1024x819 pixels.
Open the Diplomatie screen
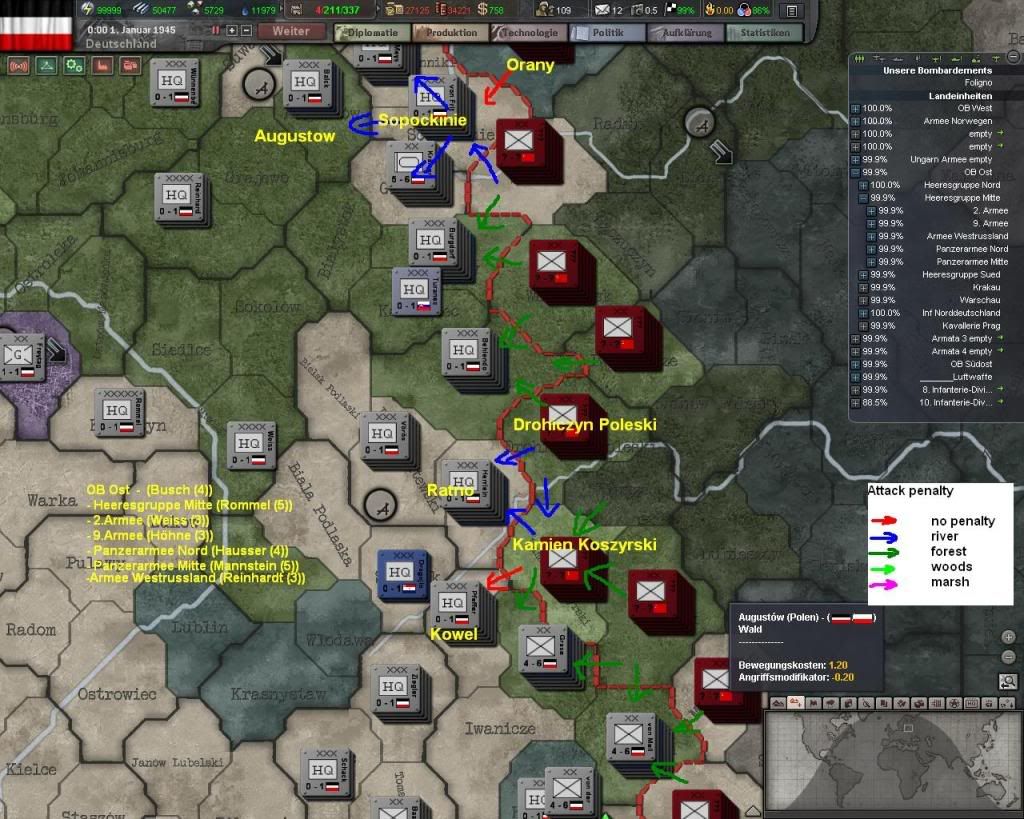click(371, 32)
